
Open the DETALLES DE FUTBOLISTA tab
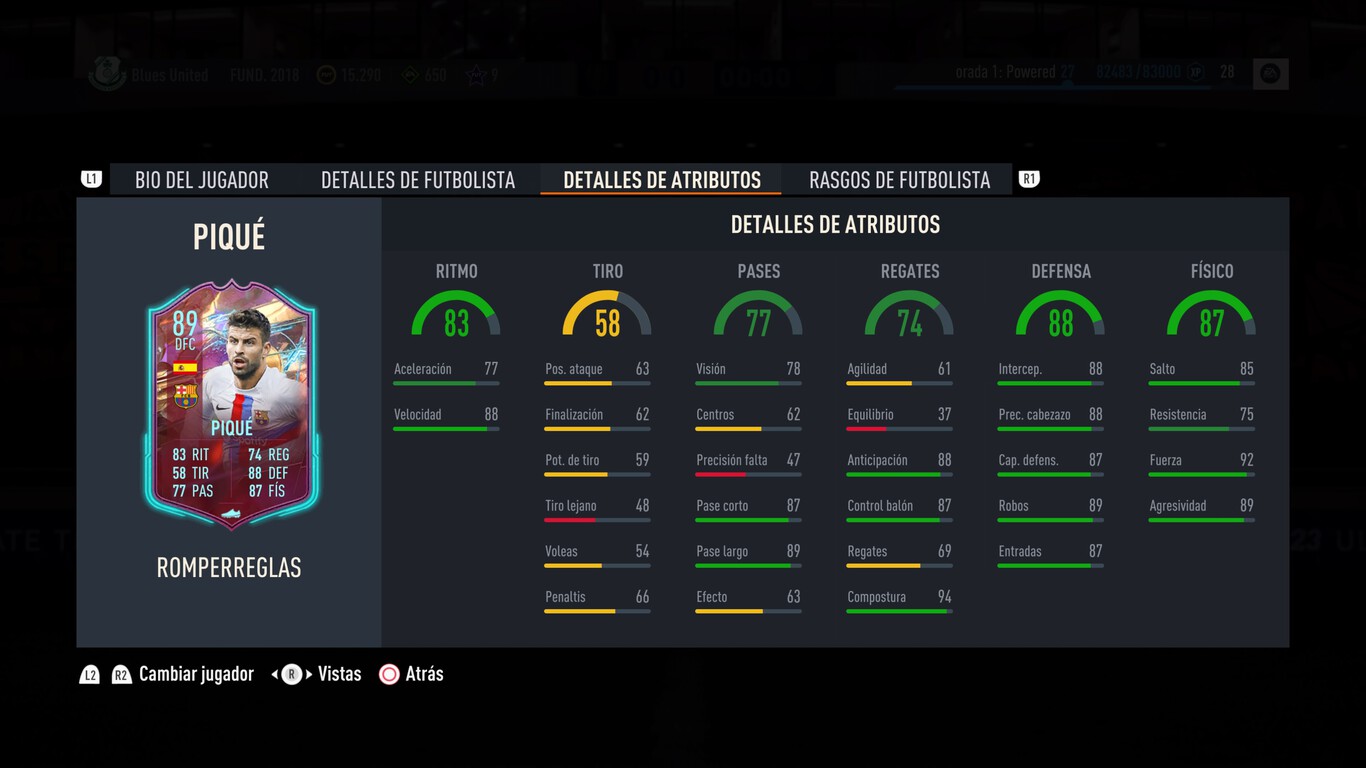coord(418,179)
